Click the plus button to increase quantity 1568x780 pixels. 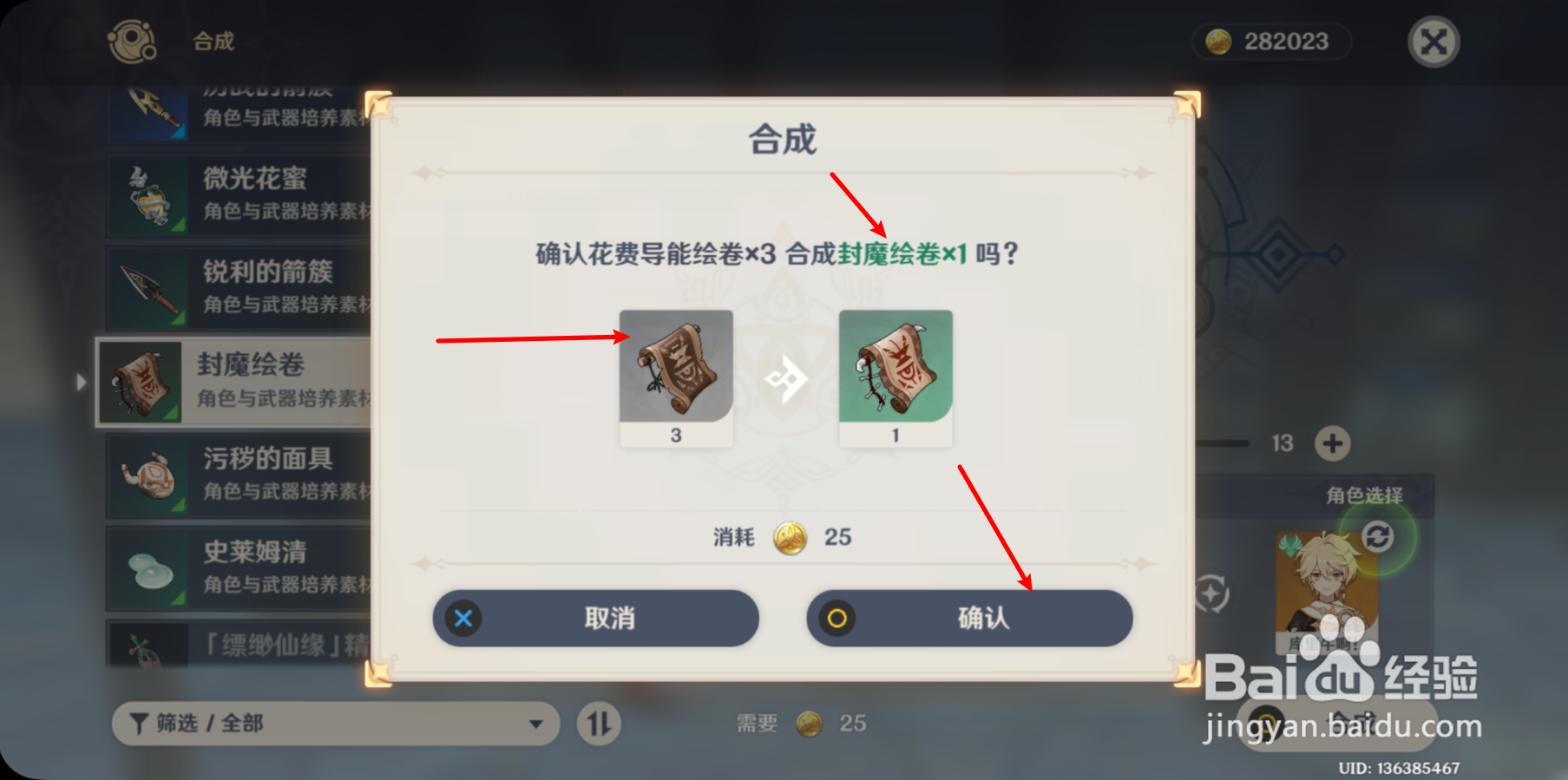(x=1334, y=443)
